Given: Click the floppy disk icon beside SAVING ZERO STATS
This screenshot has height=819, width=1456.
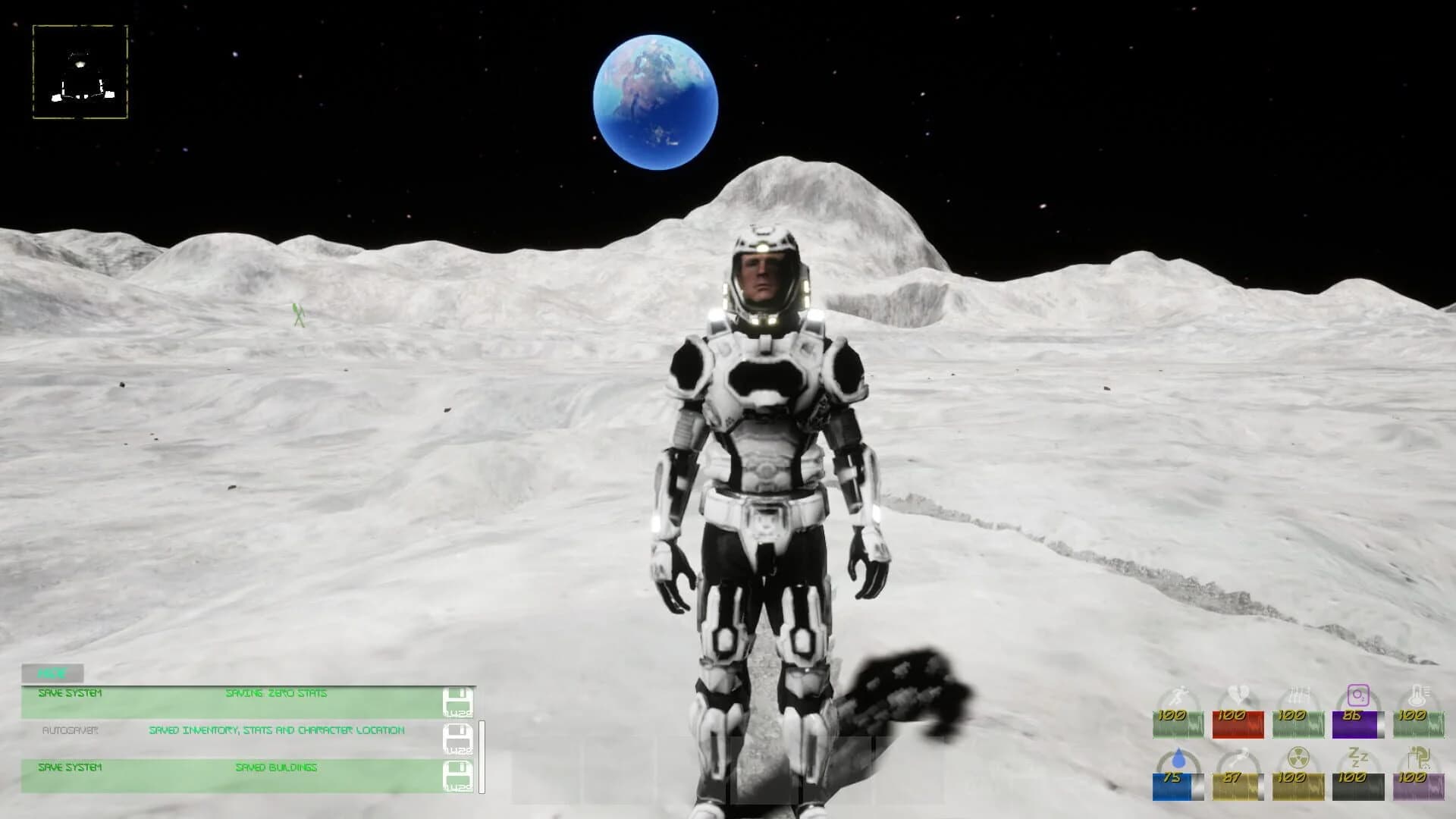Looking at the screenshot, I should (457, 700).
